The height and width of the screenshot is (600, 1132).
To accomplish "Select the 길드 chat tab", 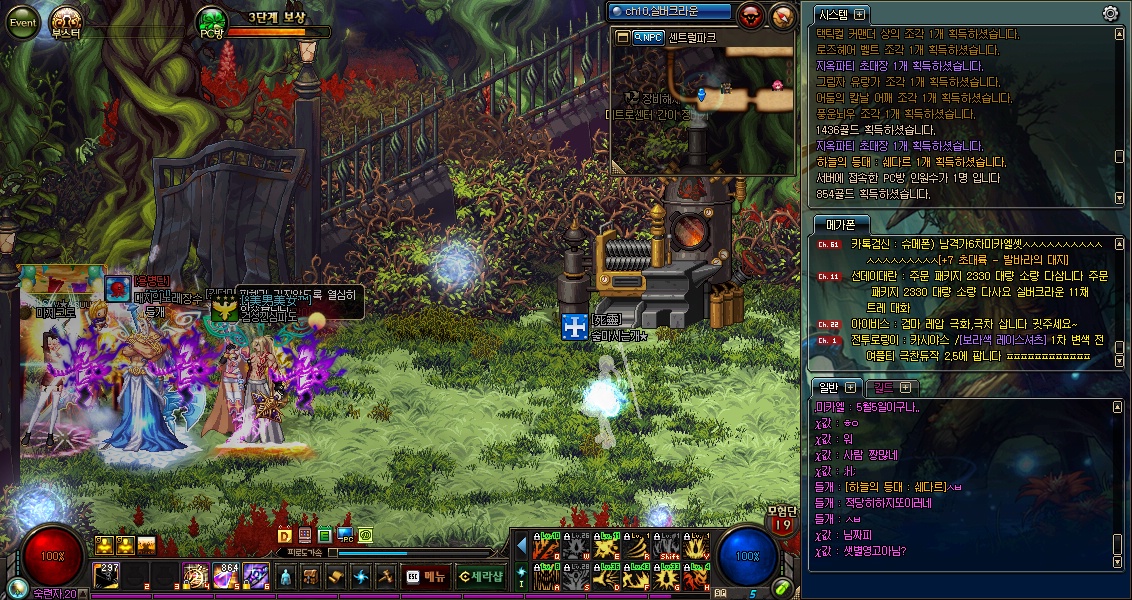I will pos(884,387).
